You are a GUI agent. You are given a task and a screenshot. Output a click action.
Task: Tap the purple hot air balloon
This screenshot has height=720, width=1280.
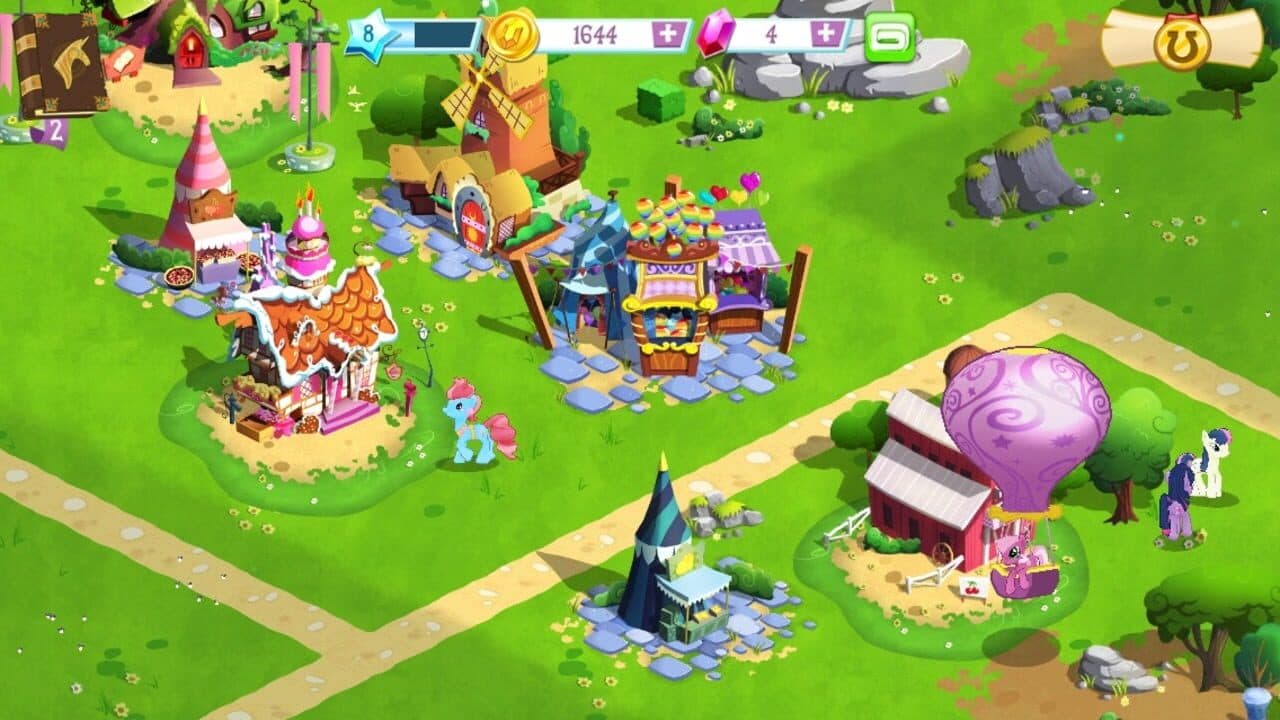[x=1030, y=420]
